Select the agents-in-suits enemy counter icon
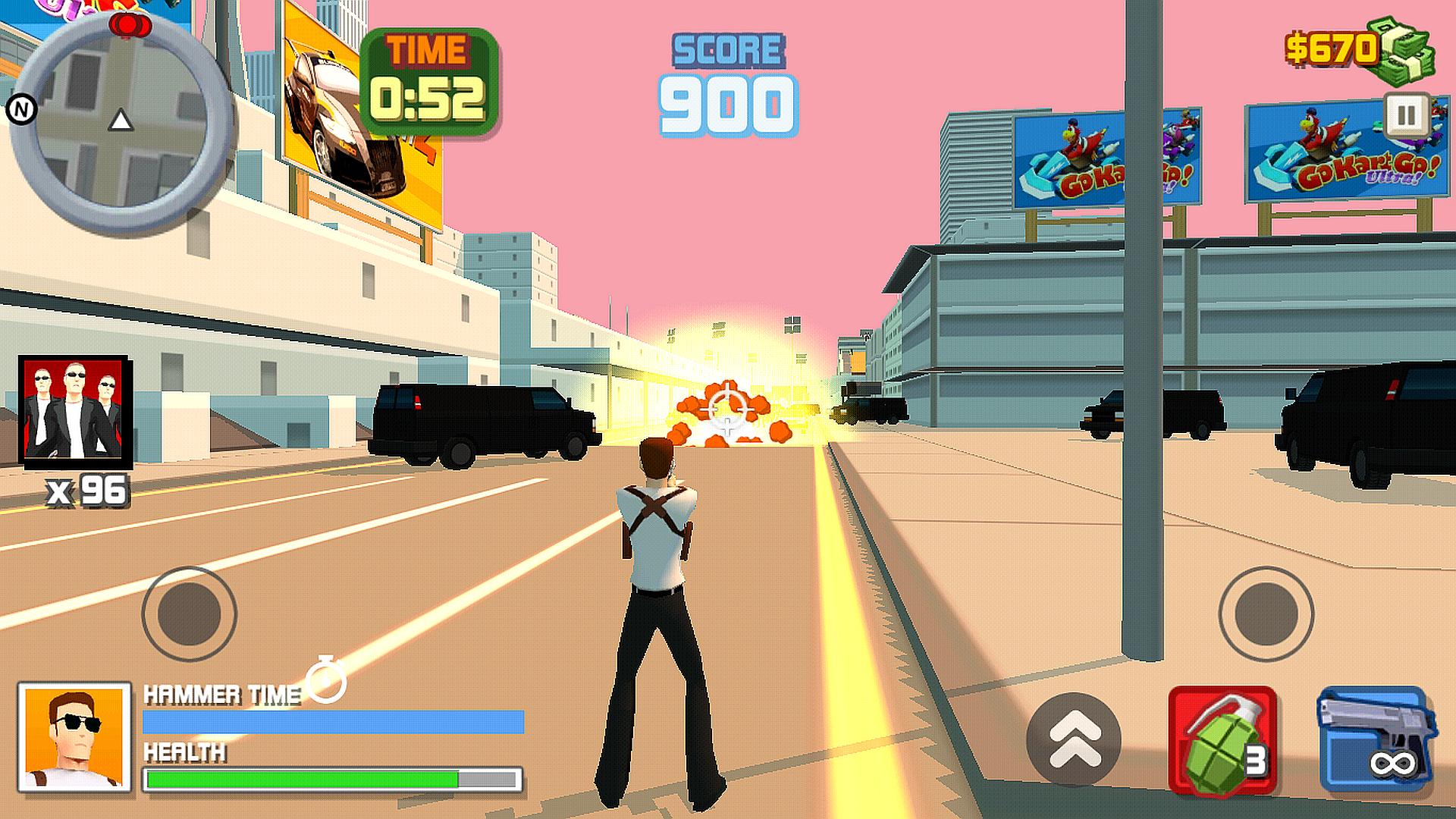Viewport: 1456px width, 819px height. (x=74, y=409)
